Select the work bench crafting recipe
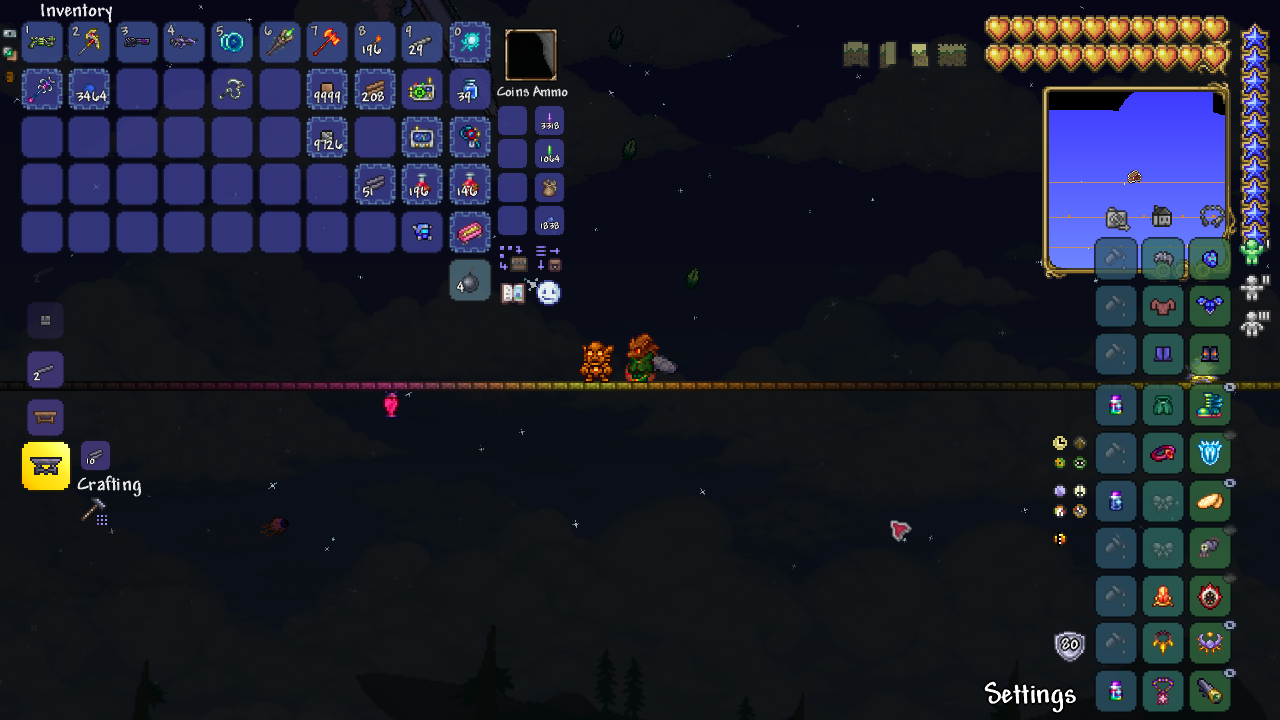The height and width of the screenshot is (720, 1280). pos(45,417)
